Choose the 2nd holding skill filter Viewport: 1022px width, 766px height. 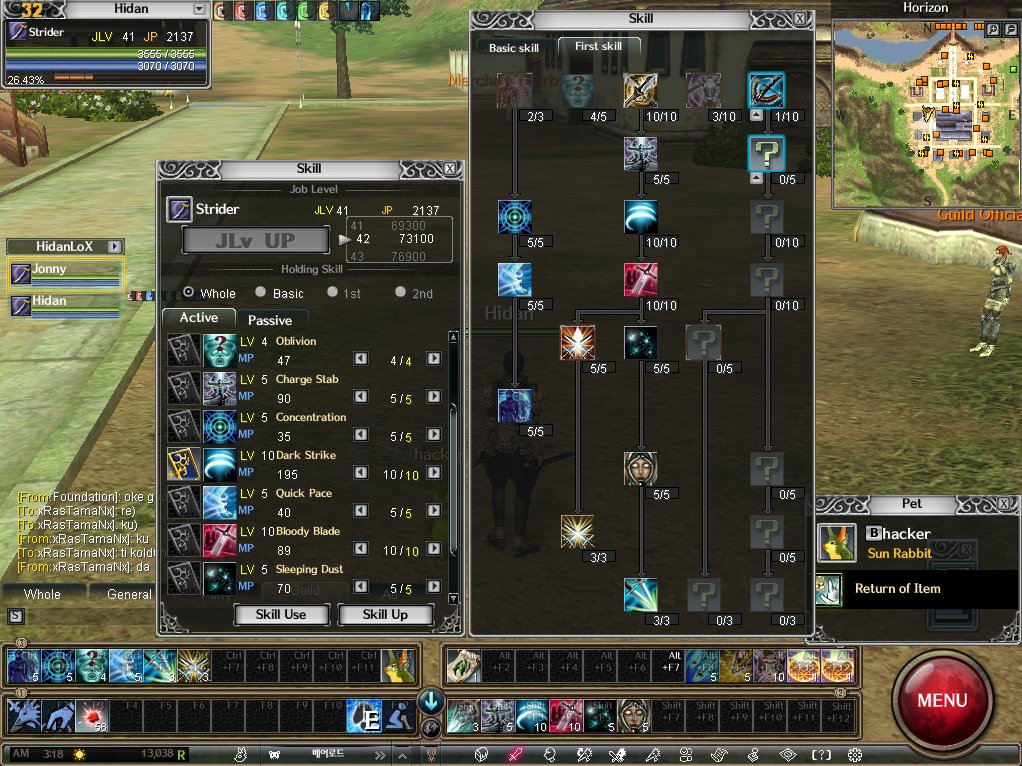pos(401,293)
